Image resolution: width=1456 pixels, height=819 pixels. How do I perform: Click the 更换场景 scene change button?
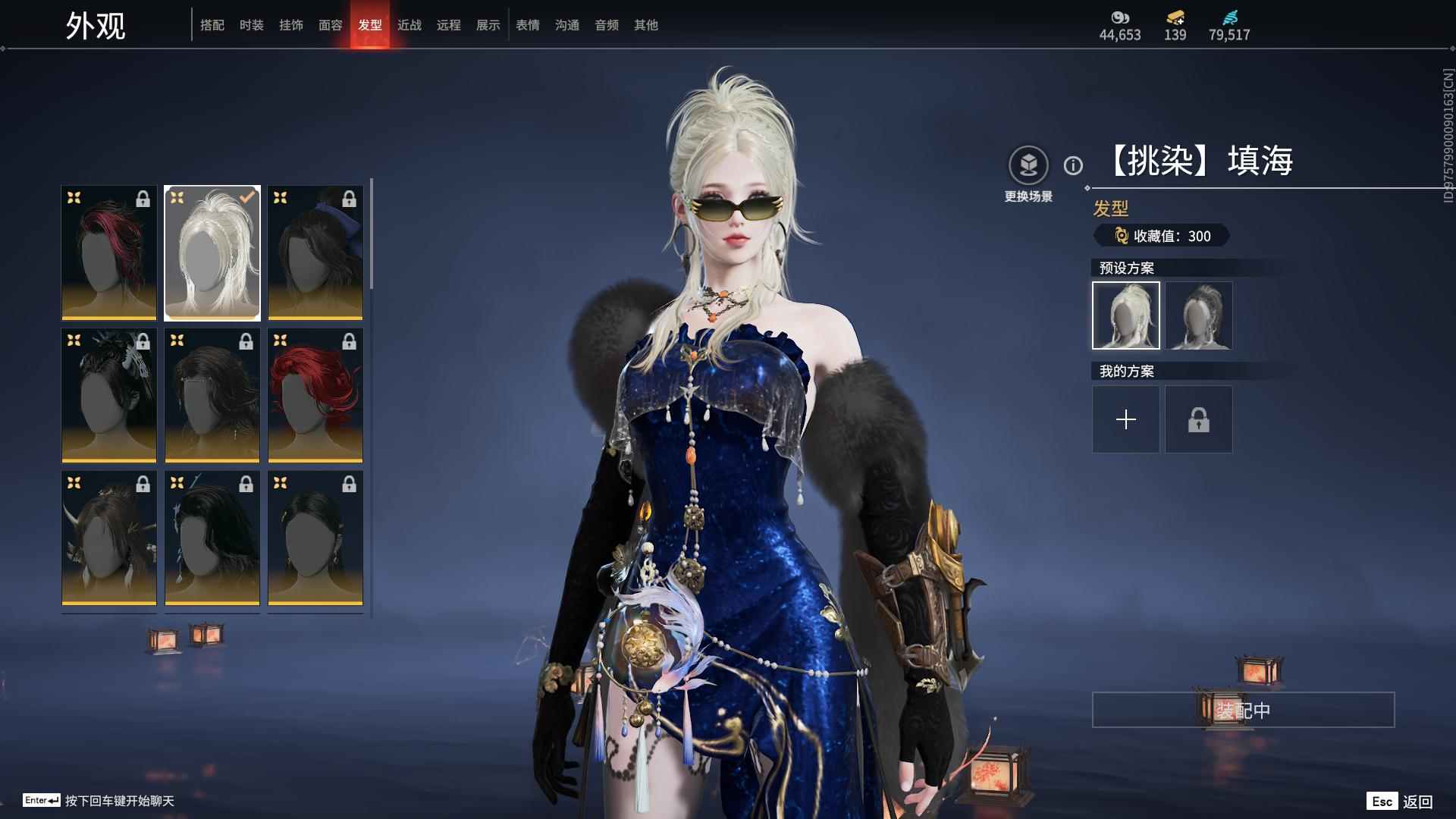tap(1028, 174)
